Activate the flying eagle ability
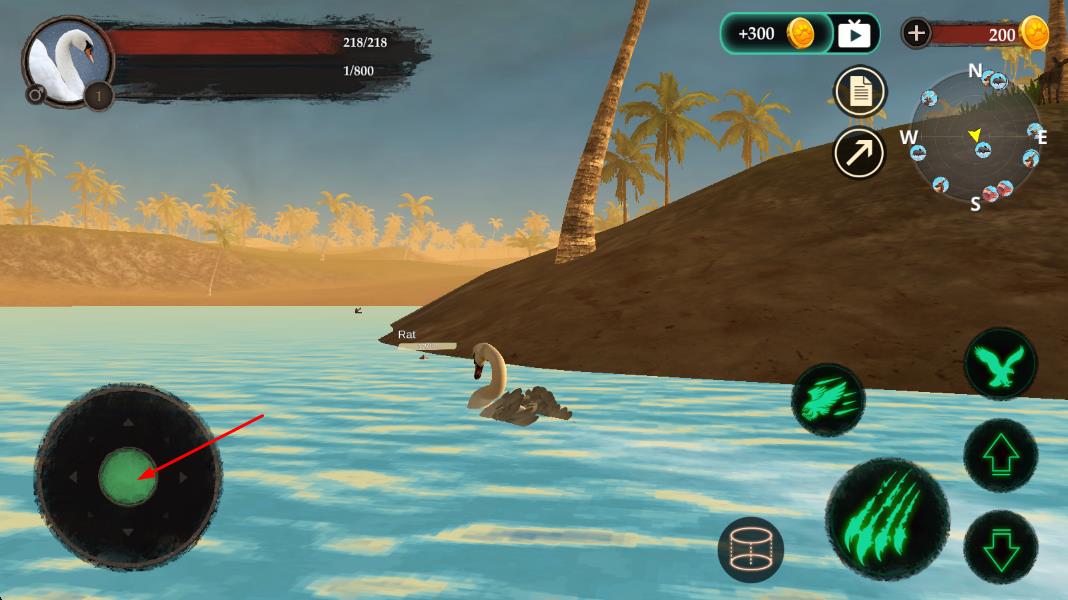The height and width of the screenshot is (600, 1068). pyautogui.click(x=1000, y=364)
